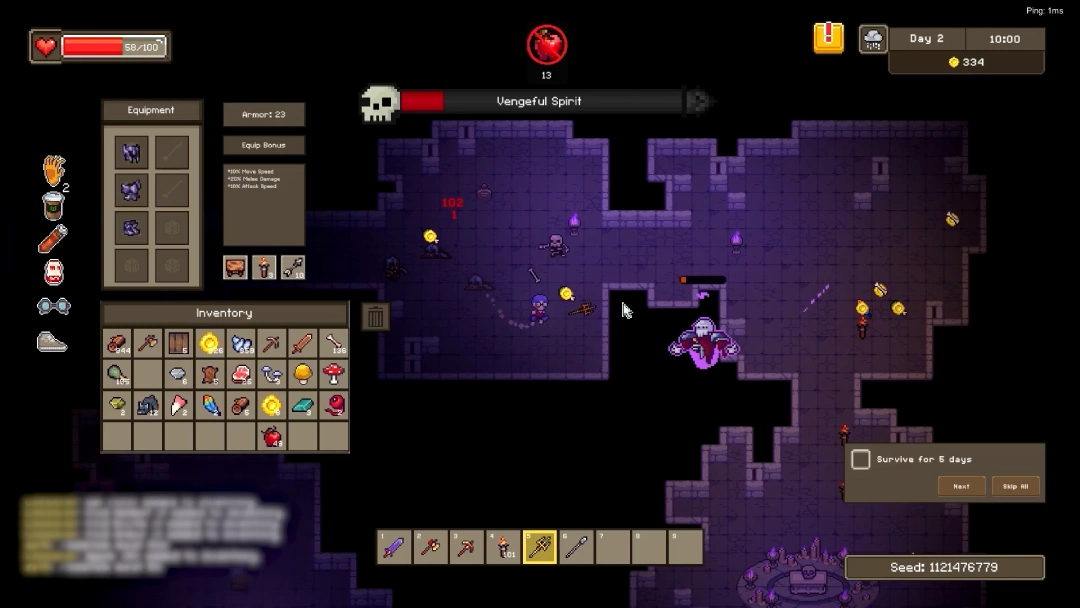The width and height of the screenshot is (1080, 608).
Task: Choose the torch in the hotbar
Action: pyautogui.click(x=503, y=547)
